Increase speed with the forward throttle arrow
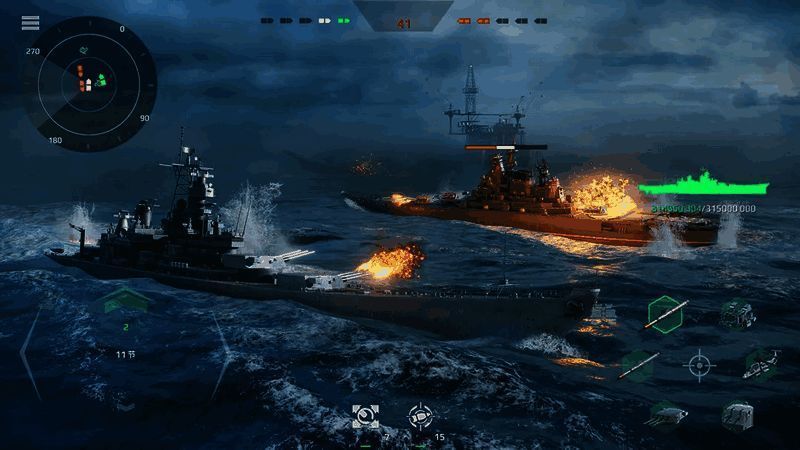This screenshot has width=800, height=450. click(x=124, y=298)
